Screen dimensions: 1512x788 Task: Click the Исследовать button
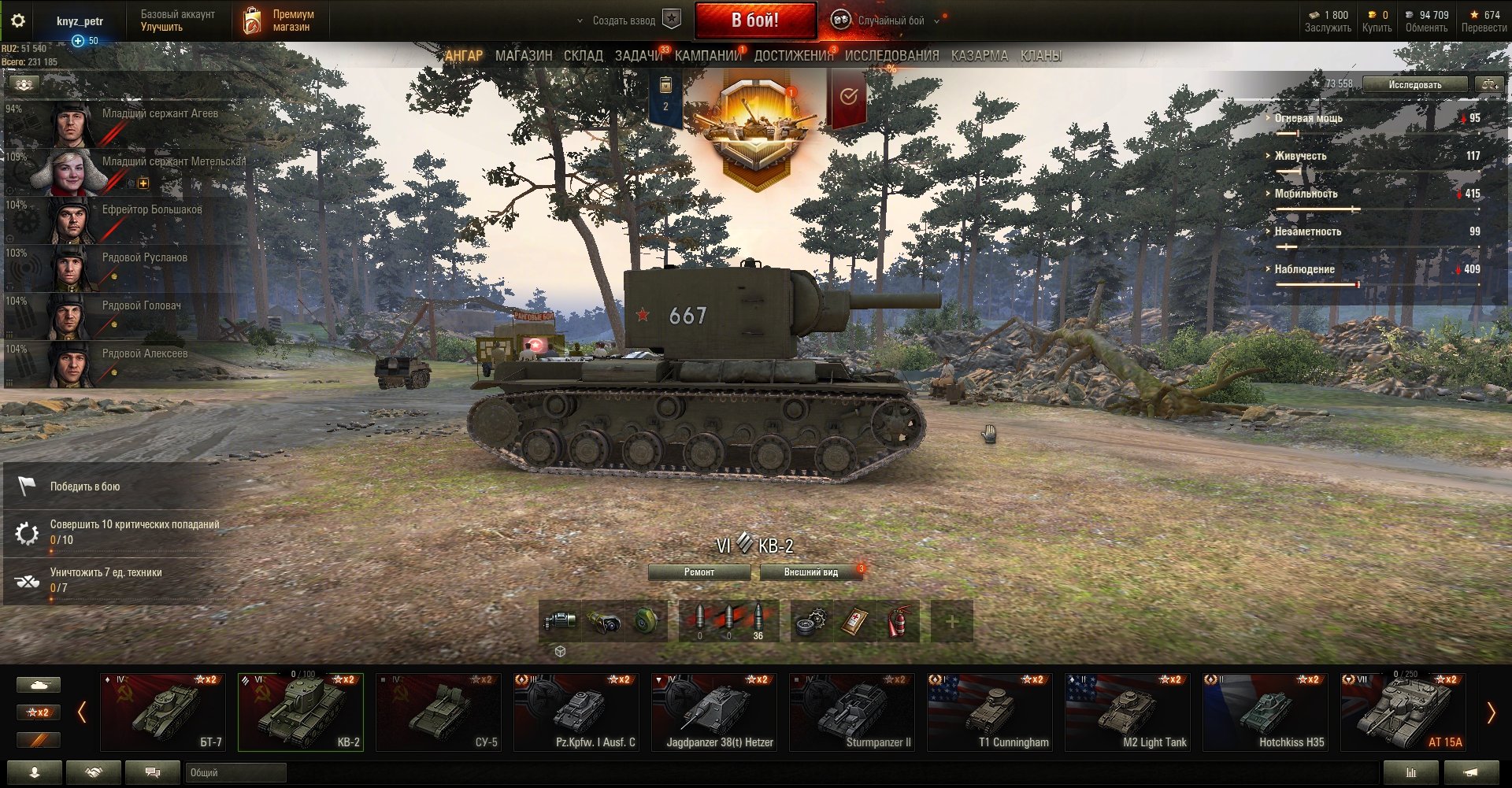1414,84
